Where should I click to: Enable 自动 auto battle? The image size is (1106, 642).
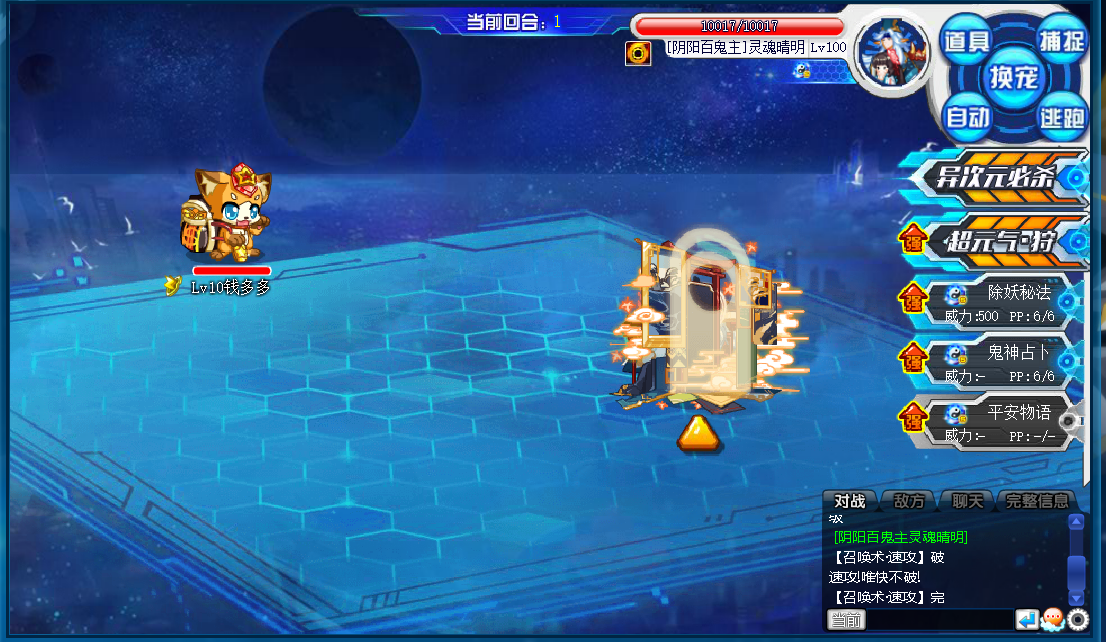click(967, 117)
